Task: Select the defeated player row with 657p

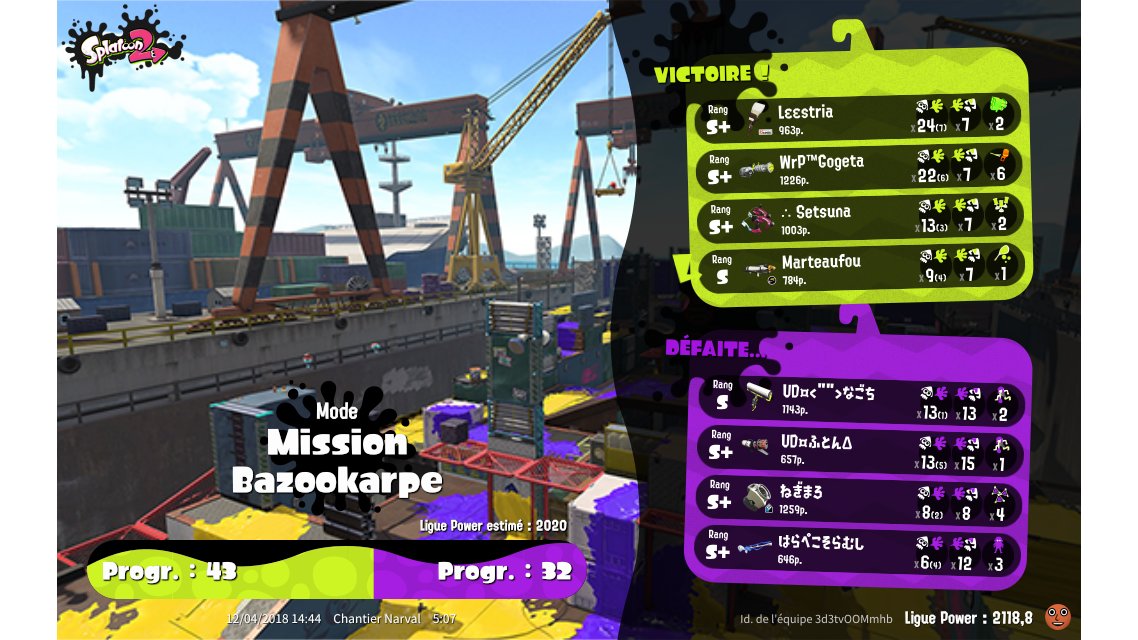Action: [860, 449]
